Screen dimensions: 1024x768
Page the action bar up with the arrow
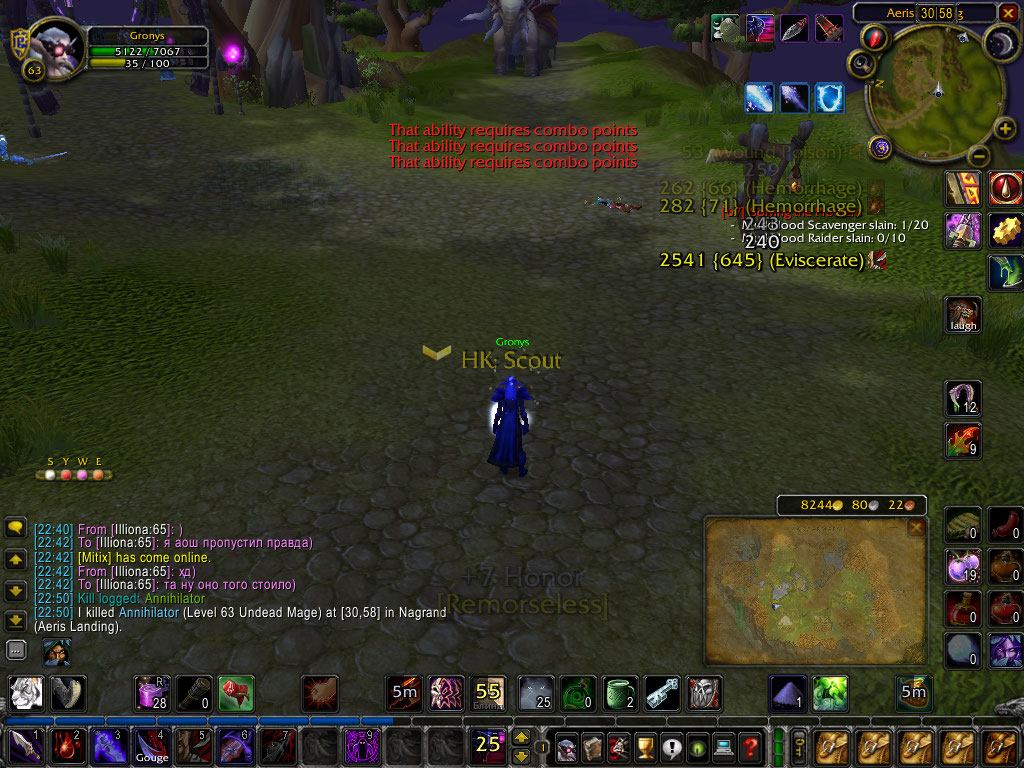click(x=521, y=738)
